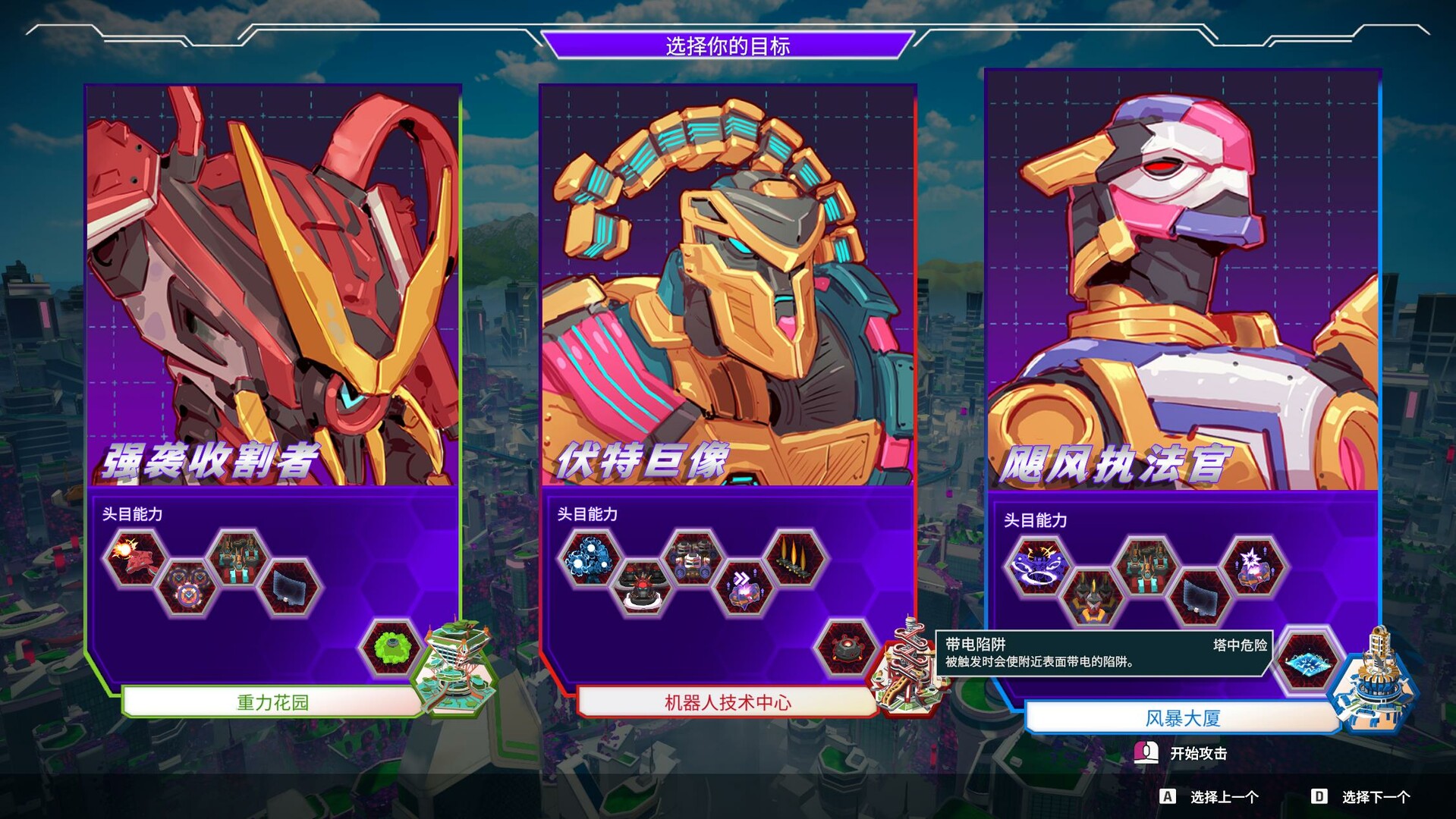The image size is (1456, 819).
Task: Click the triple shield generator hex icon on the left card
Action: [188, 587]
